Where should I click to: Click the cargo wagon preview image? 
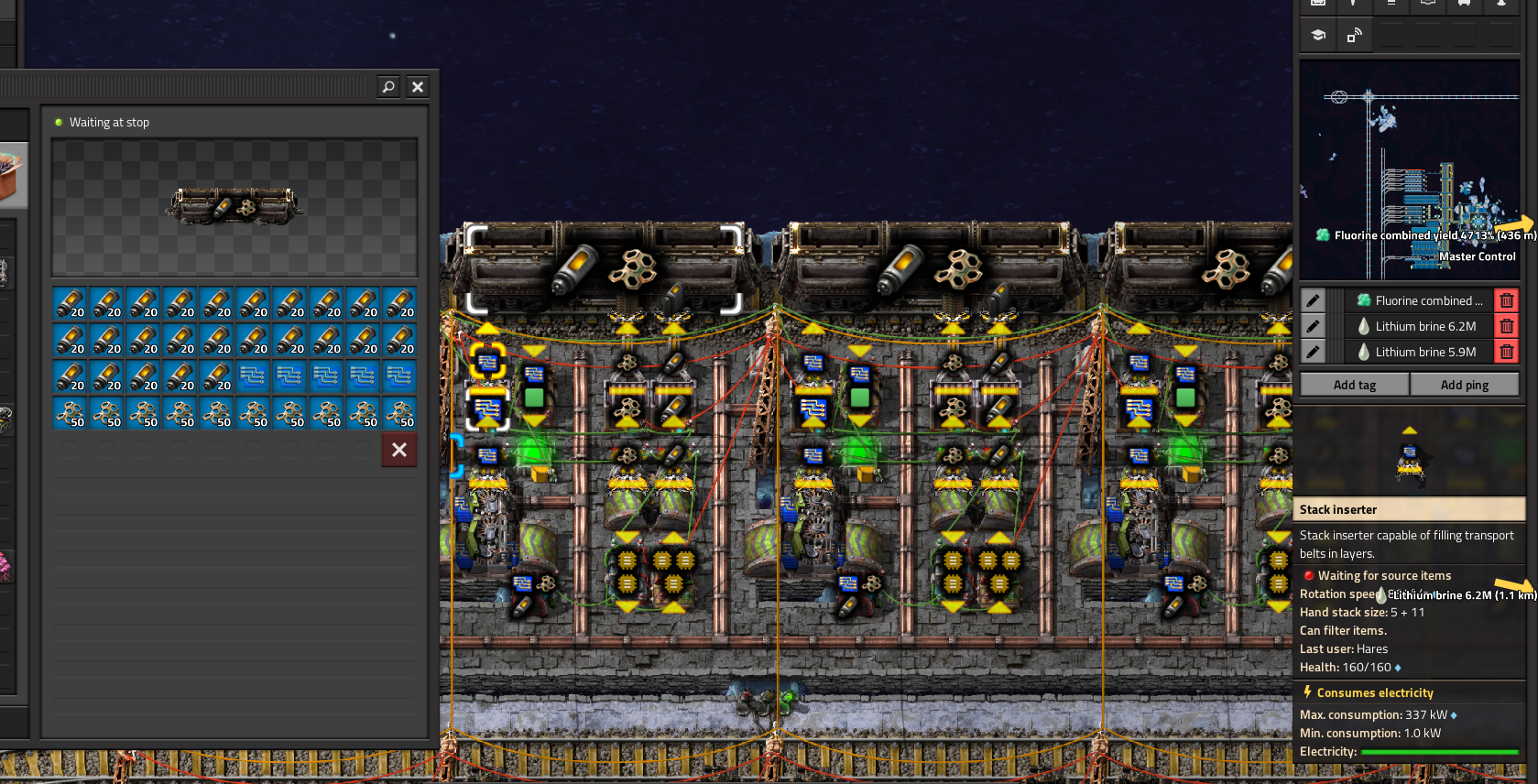pyautogui.click(x=235, y=207)
